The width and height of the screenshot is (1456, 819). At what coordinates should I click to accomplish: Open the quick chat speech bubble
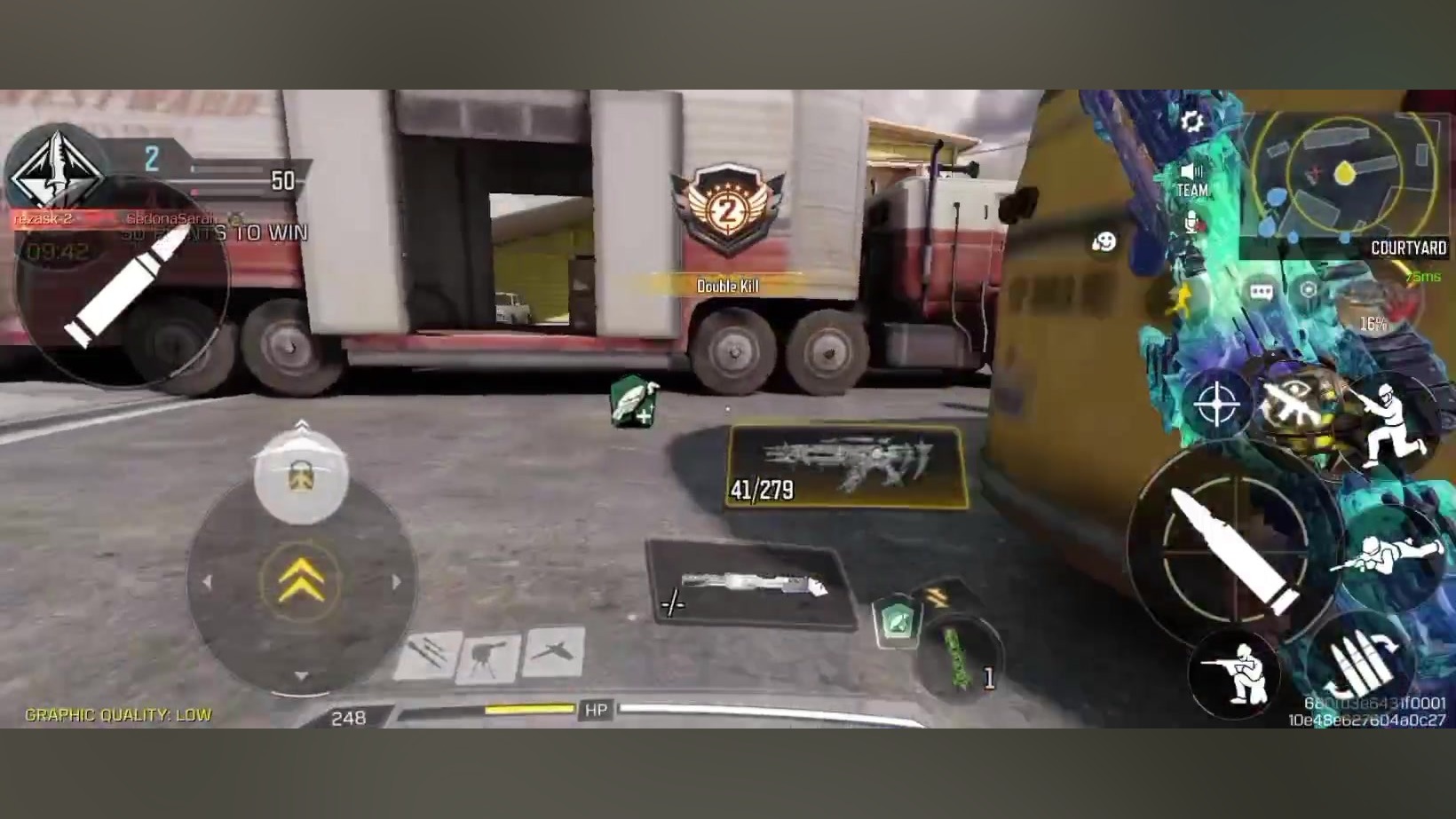[1262, 291]
